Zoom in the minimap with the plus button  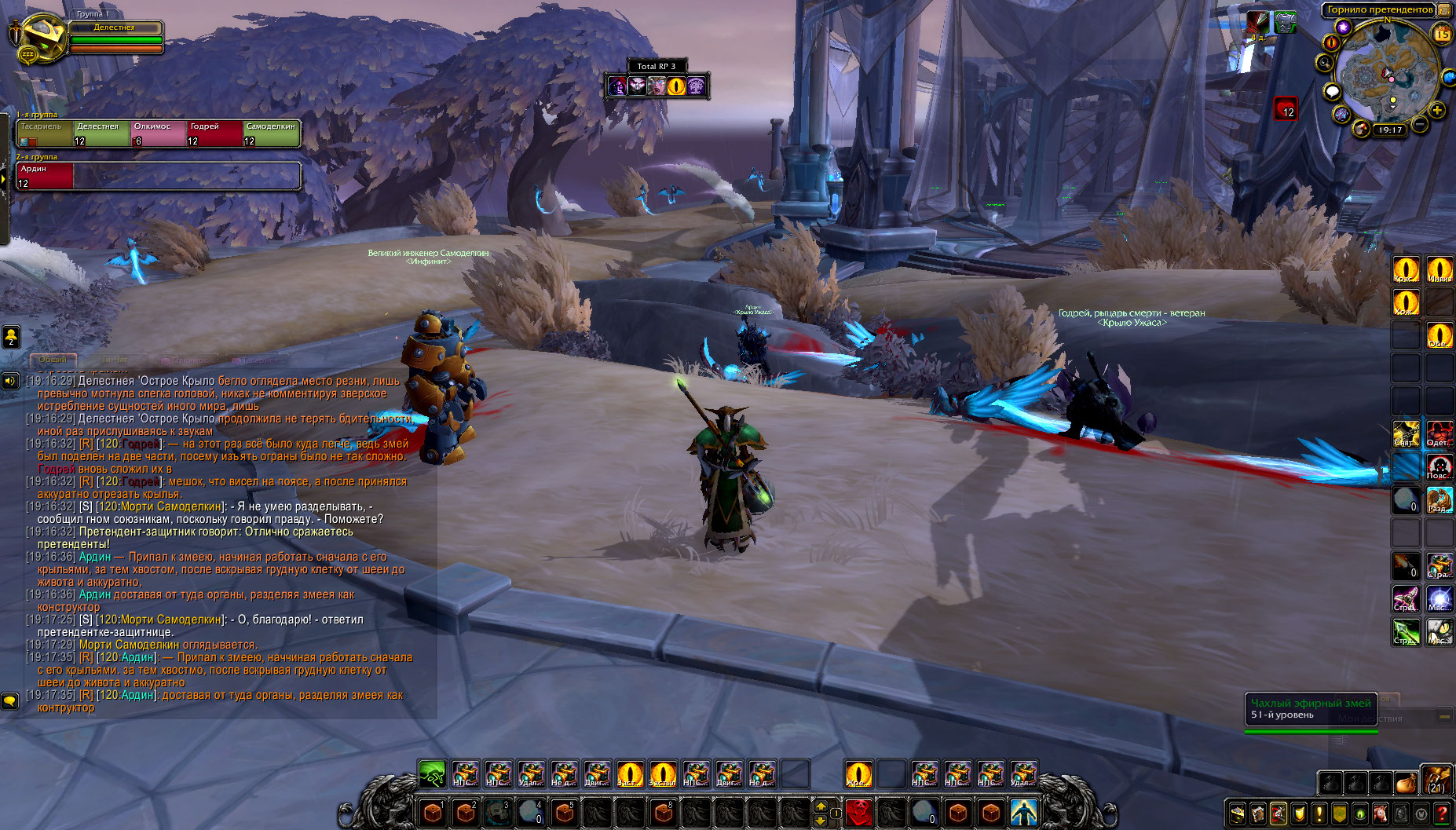pyautogui.click(x=1437, y=111)
